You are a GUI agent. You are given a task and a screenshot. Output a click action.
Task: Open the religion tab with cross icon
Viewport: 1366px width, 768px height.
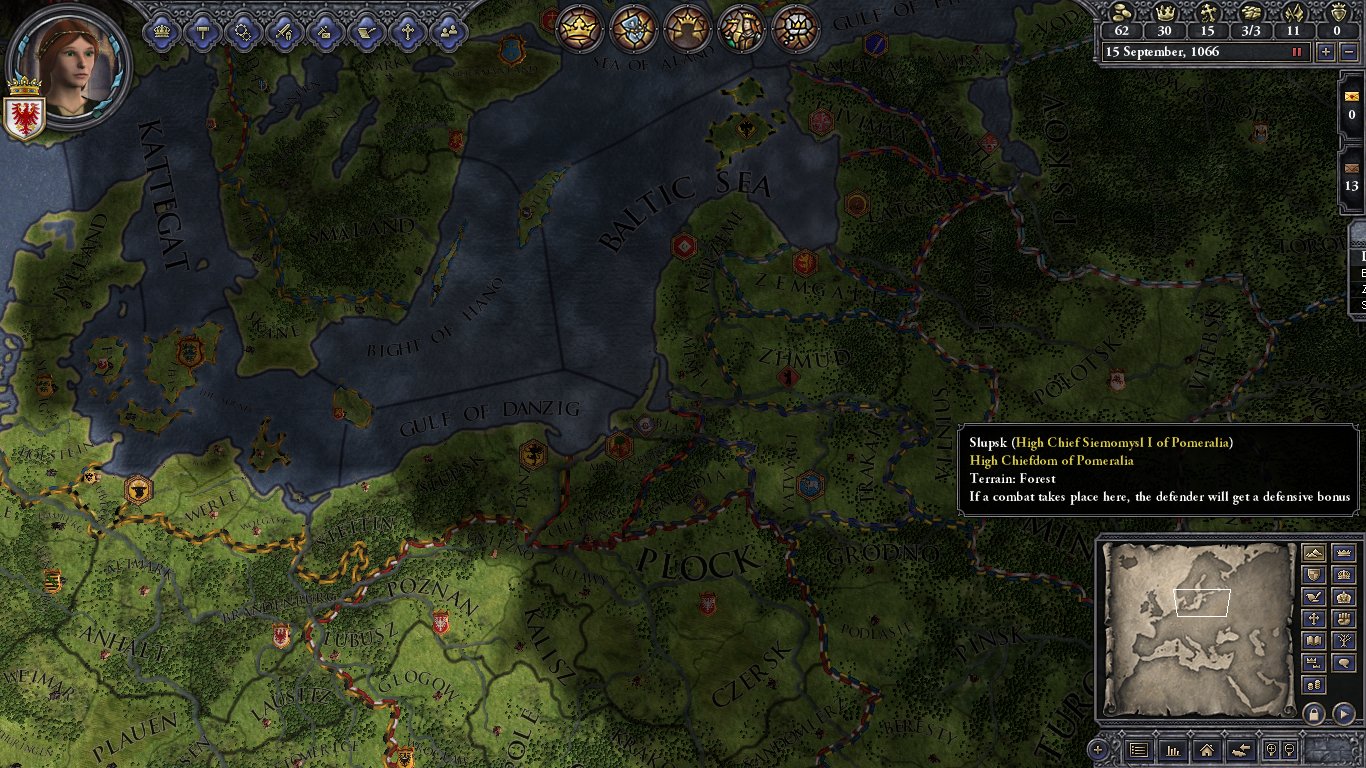click(408, 31)
